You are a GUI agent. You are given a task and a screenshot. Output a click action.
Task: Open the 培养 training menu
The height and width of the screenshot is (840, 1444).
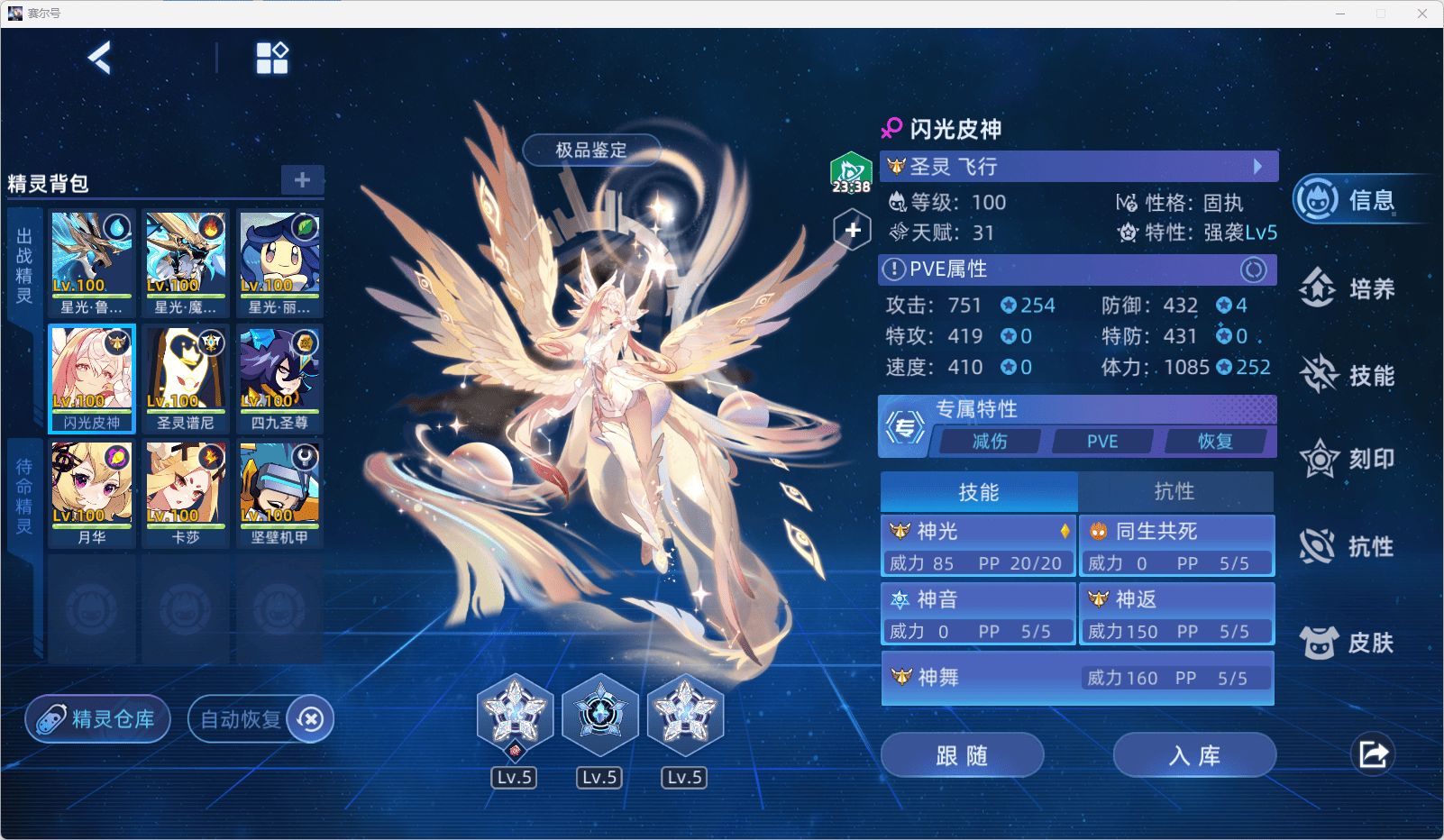tap(1348, 288)
